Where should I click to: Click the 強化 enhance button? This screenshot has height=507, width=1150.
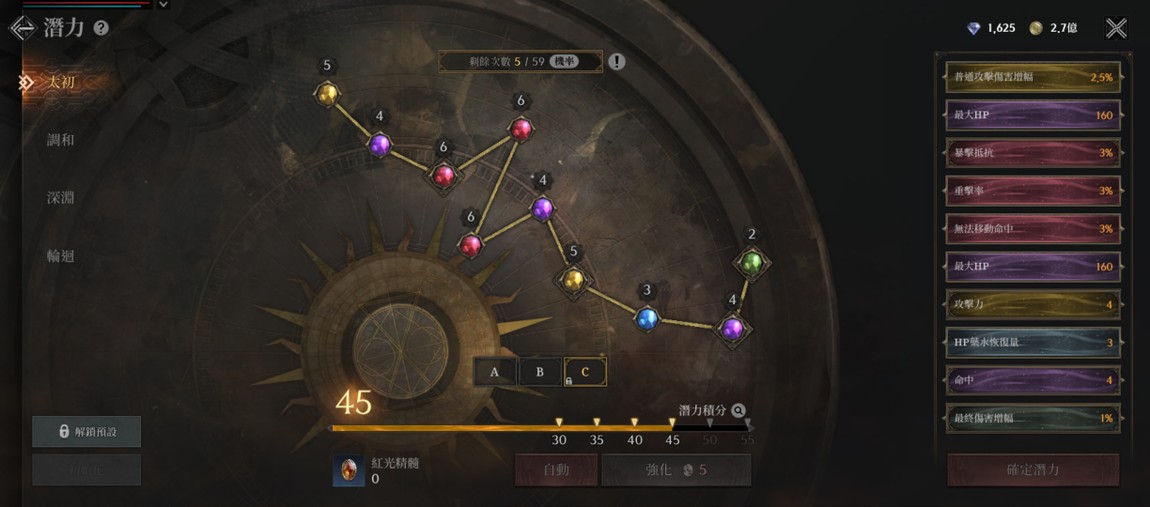click(676, 469)
